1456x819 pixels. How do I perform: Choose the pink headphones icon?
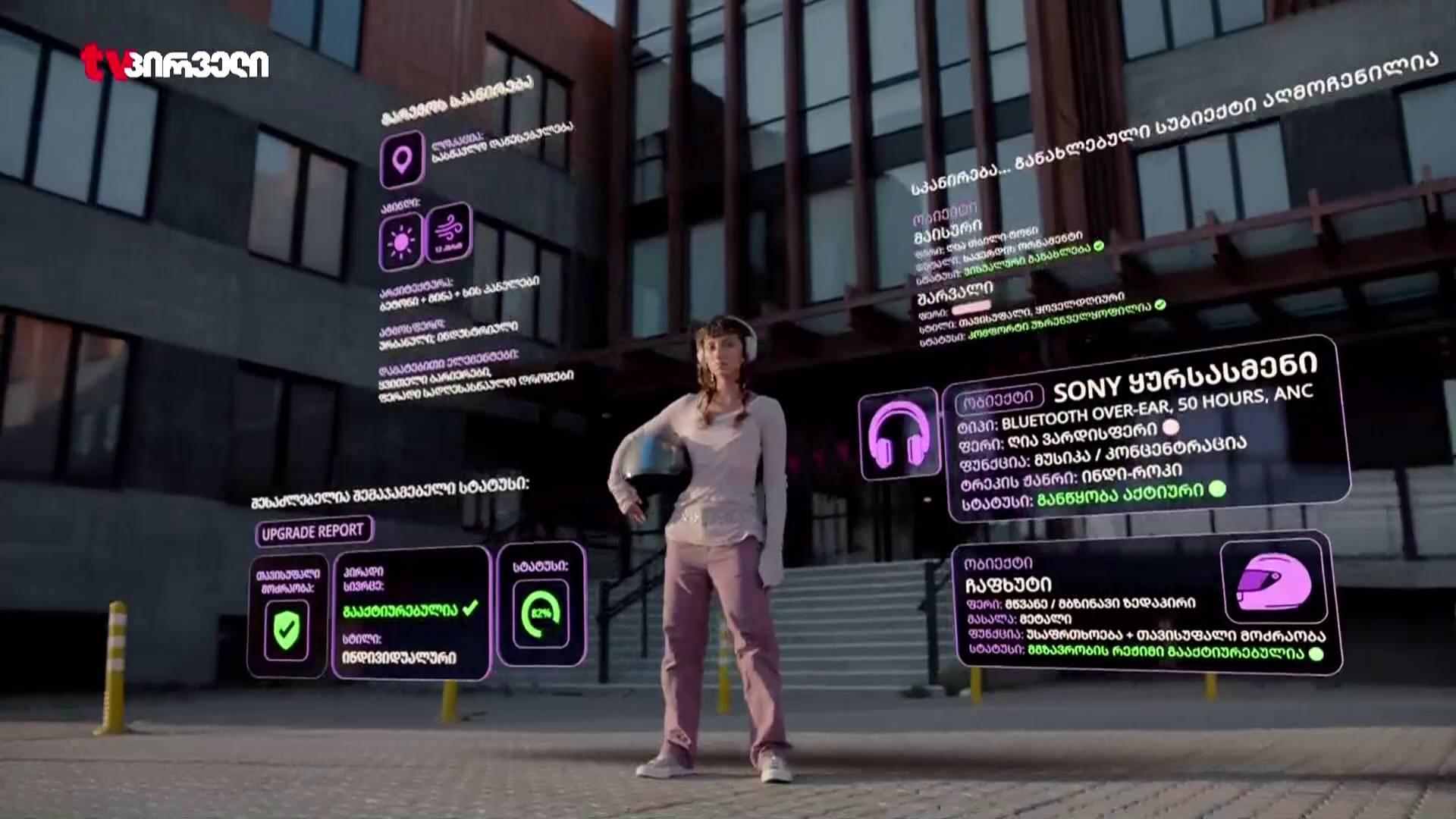click(899, 435)
